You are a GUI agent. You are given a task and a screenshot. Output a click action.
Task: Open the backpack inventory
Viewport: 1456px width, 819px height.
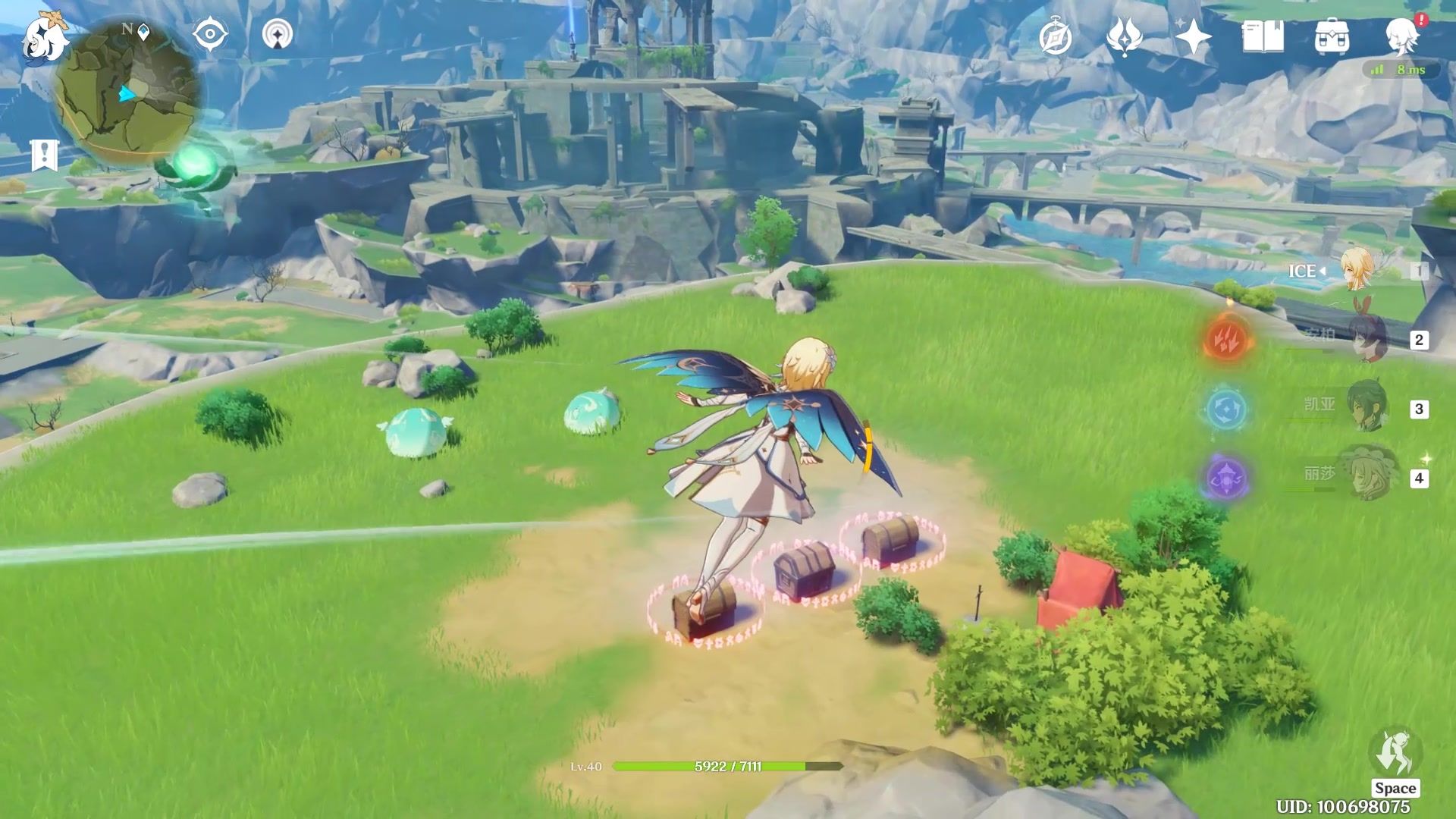(1332, 36)
